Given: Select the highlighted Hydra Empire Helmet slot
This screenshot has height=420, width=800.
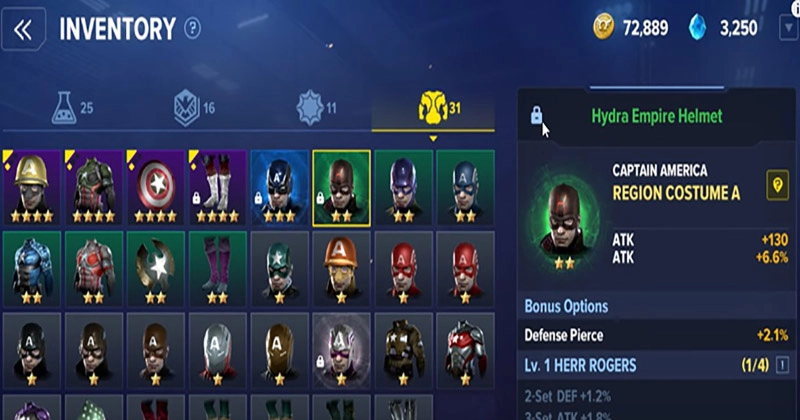Looking at the screenshot, I should click(x=341, y=187).
